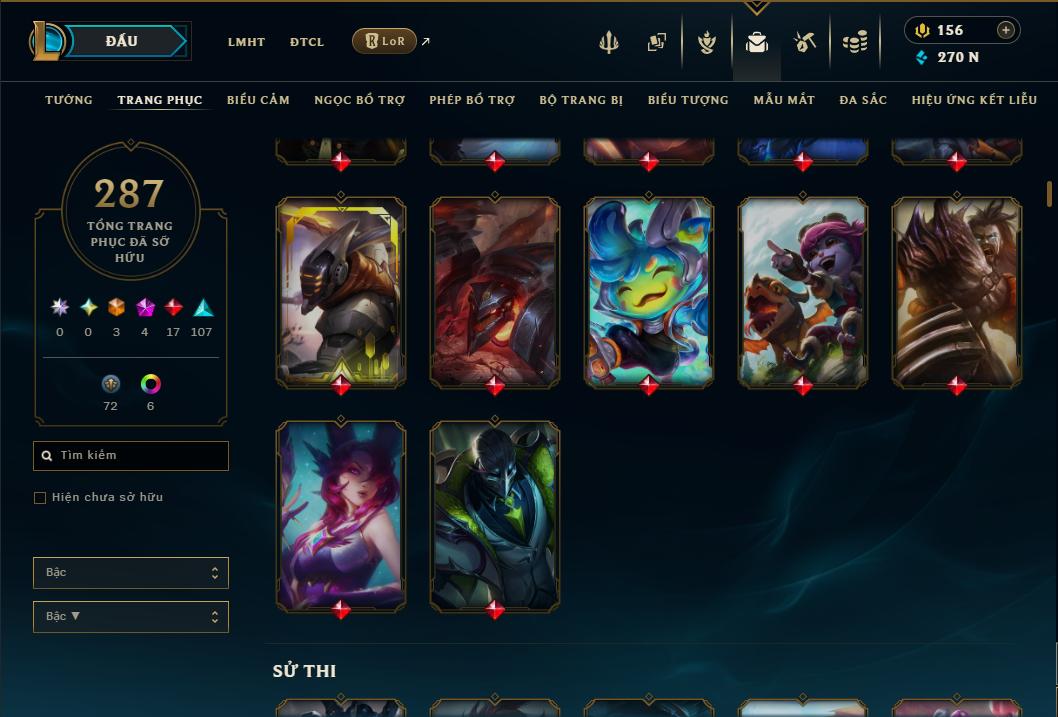Open the TƯỚNG collection tab

[x=69, y=100]
